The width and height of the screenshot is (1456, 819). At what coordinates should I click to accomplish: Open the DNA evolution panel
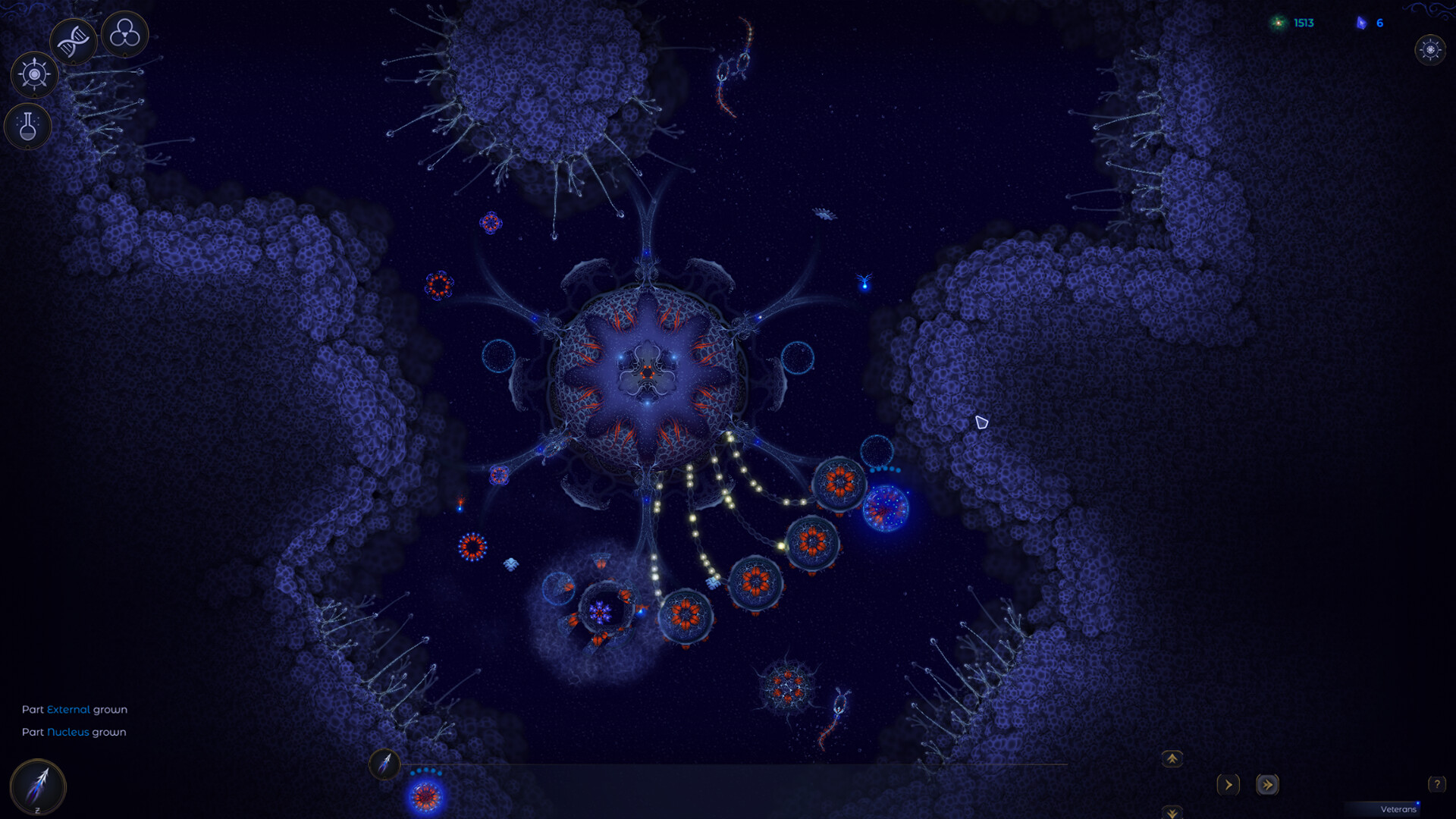[72, 41]
